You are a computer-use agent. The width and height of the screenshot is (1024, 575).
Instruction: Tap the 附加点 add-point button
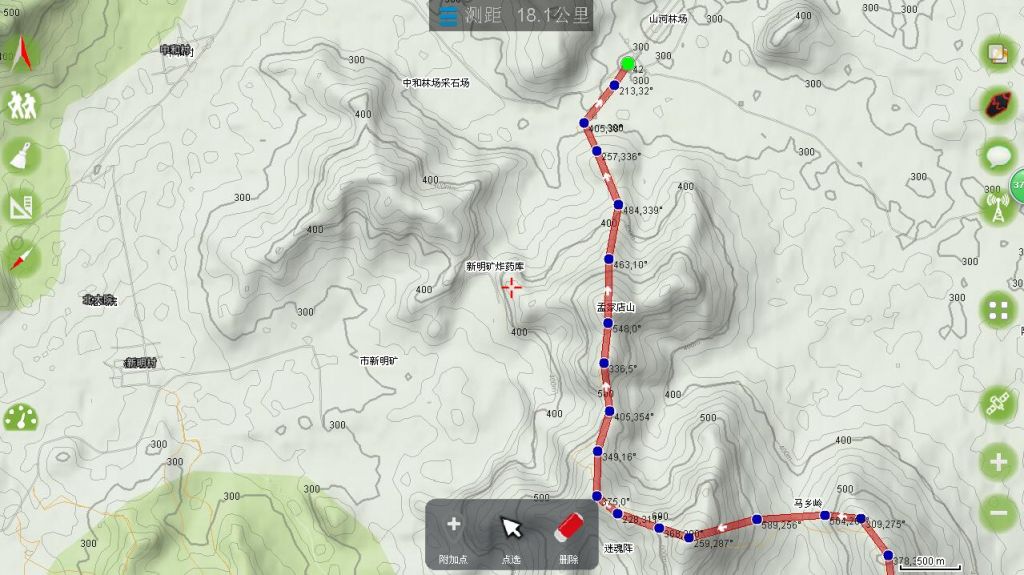point(453,533)
